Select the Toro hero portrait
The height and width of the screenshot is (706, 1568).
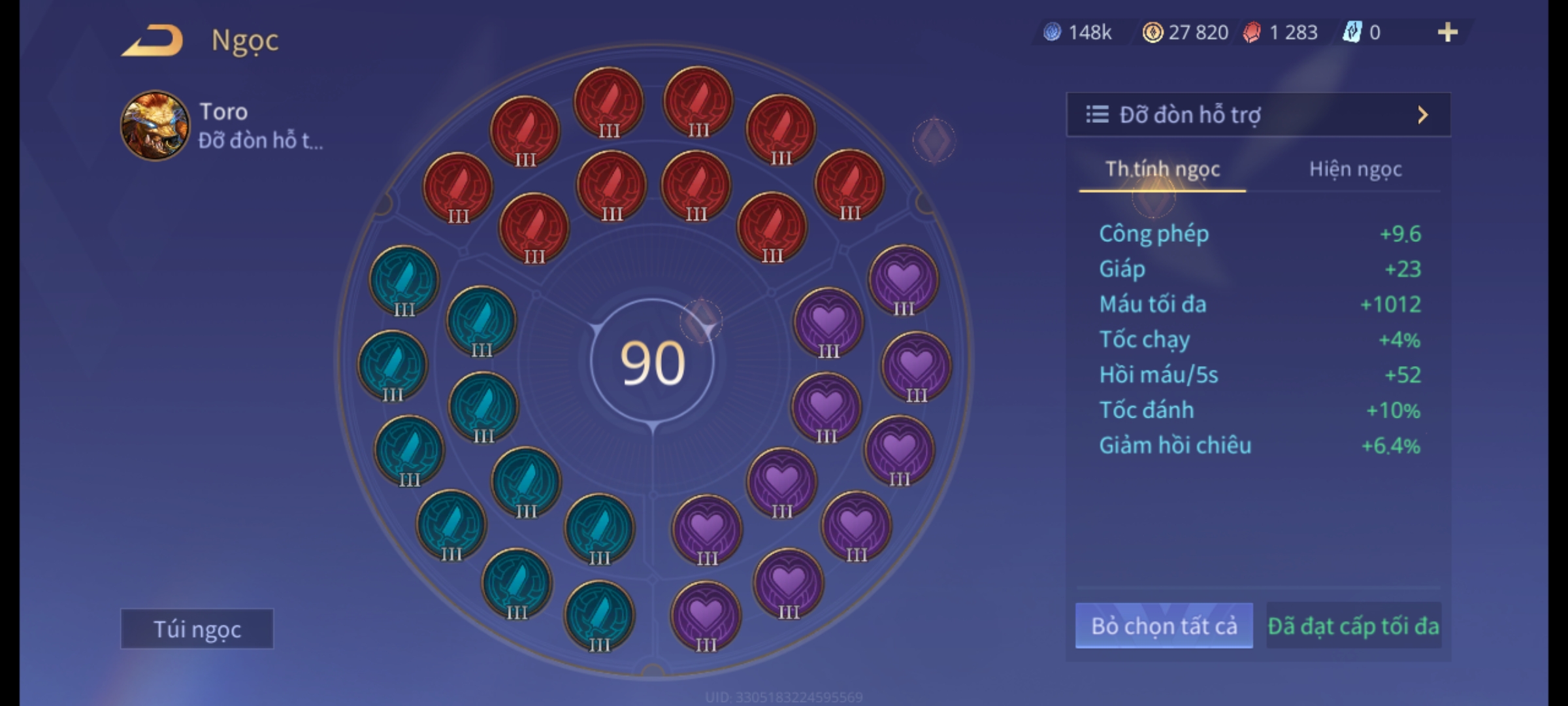point(155,126)
